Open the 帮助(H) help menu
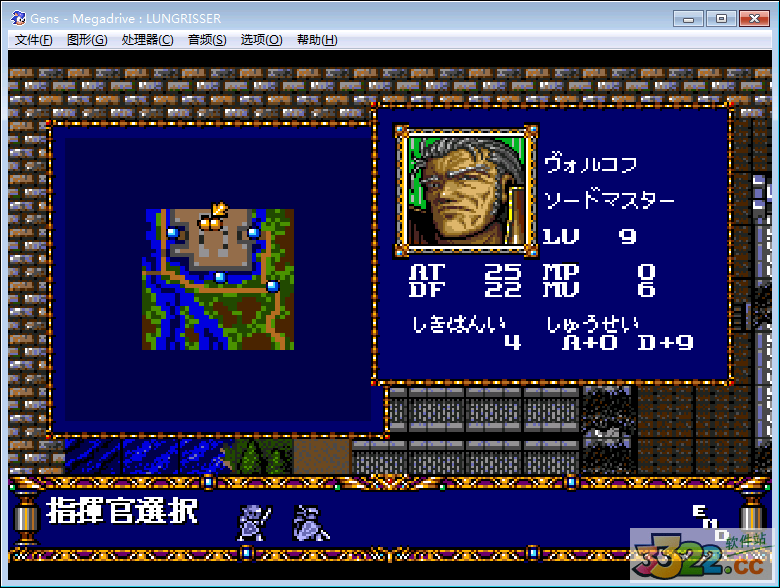This screenshot has width=780, height=588. click(317, 40)
